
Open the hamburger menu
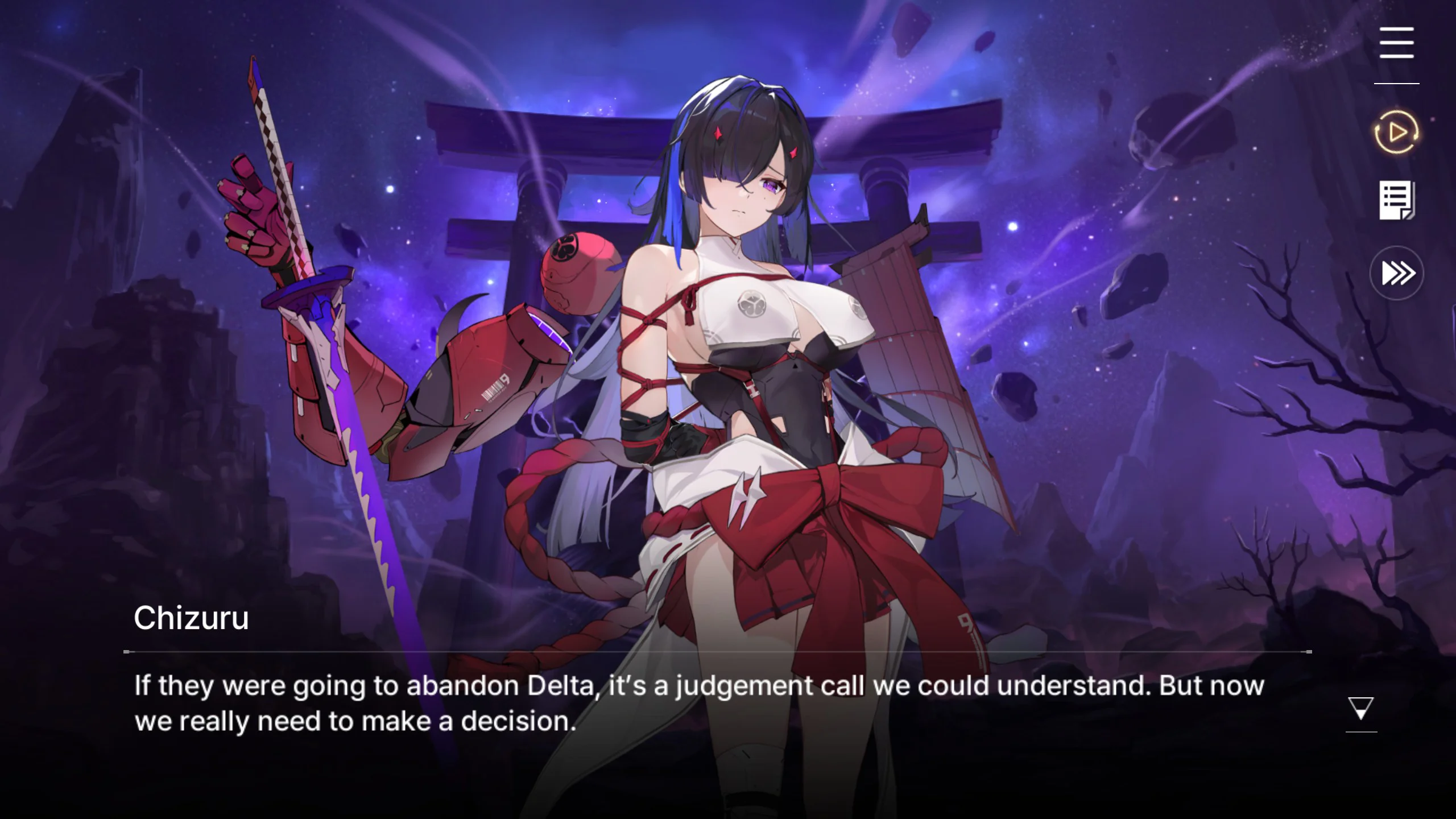click(1396, 43)
